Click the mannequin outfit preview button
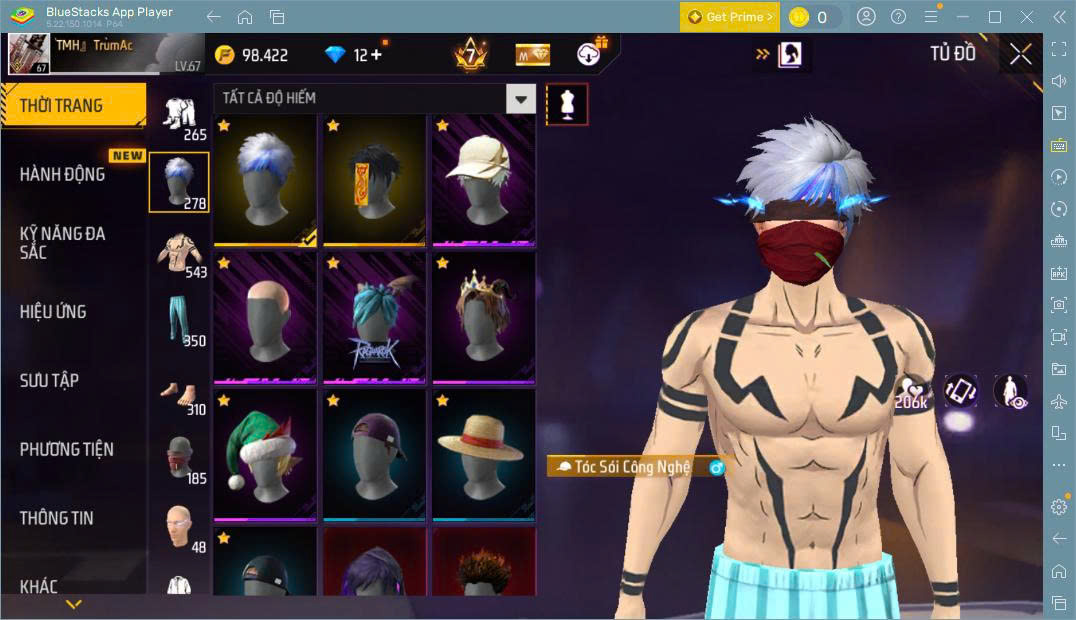The height and width of the screenshot is (620, 1076). [x=567, y=105]
